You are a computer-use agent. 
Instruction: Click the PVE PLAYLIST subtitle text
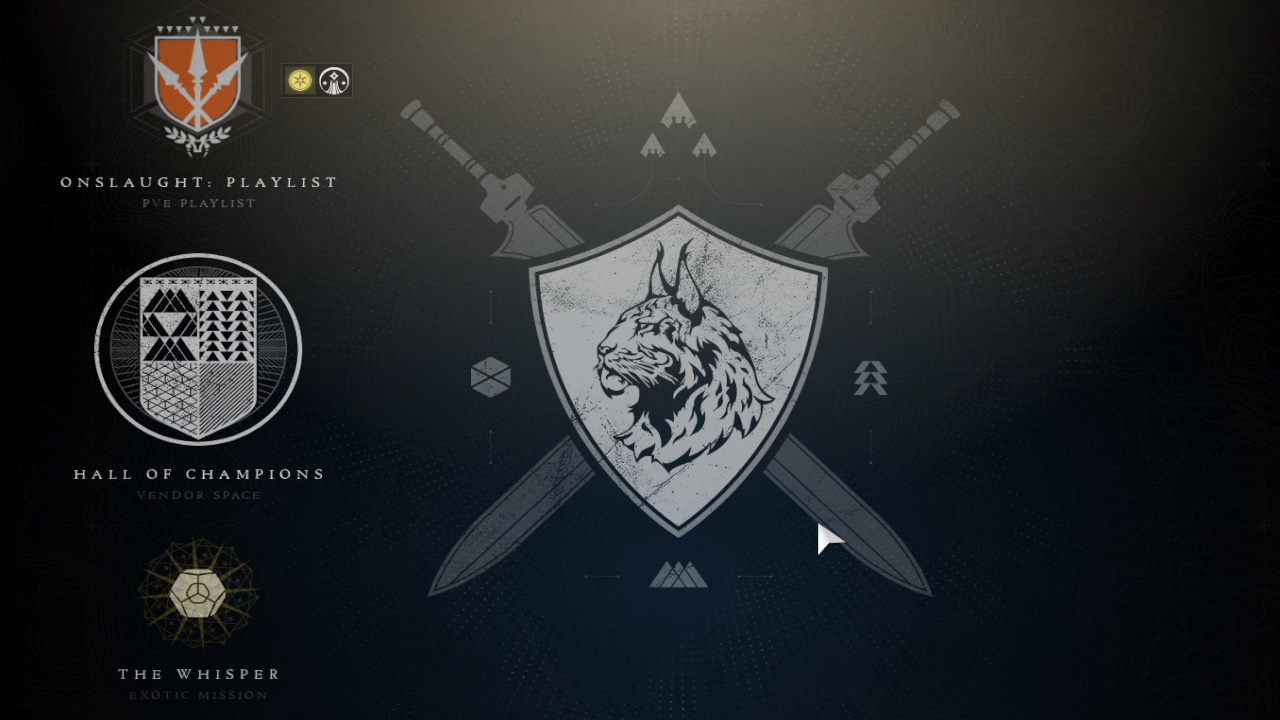pos(197,203)
